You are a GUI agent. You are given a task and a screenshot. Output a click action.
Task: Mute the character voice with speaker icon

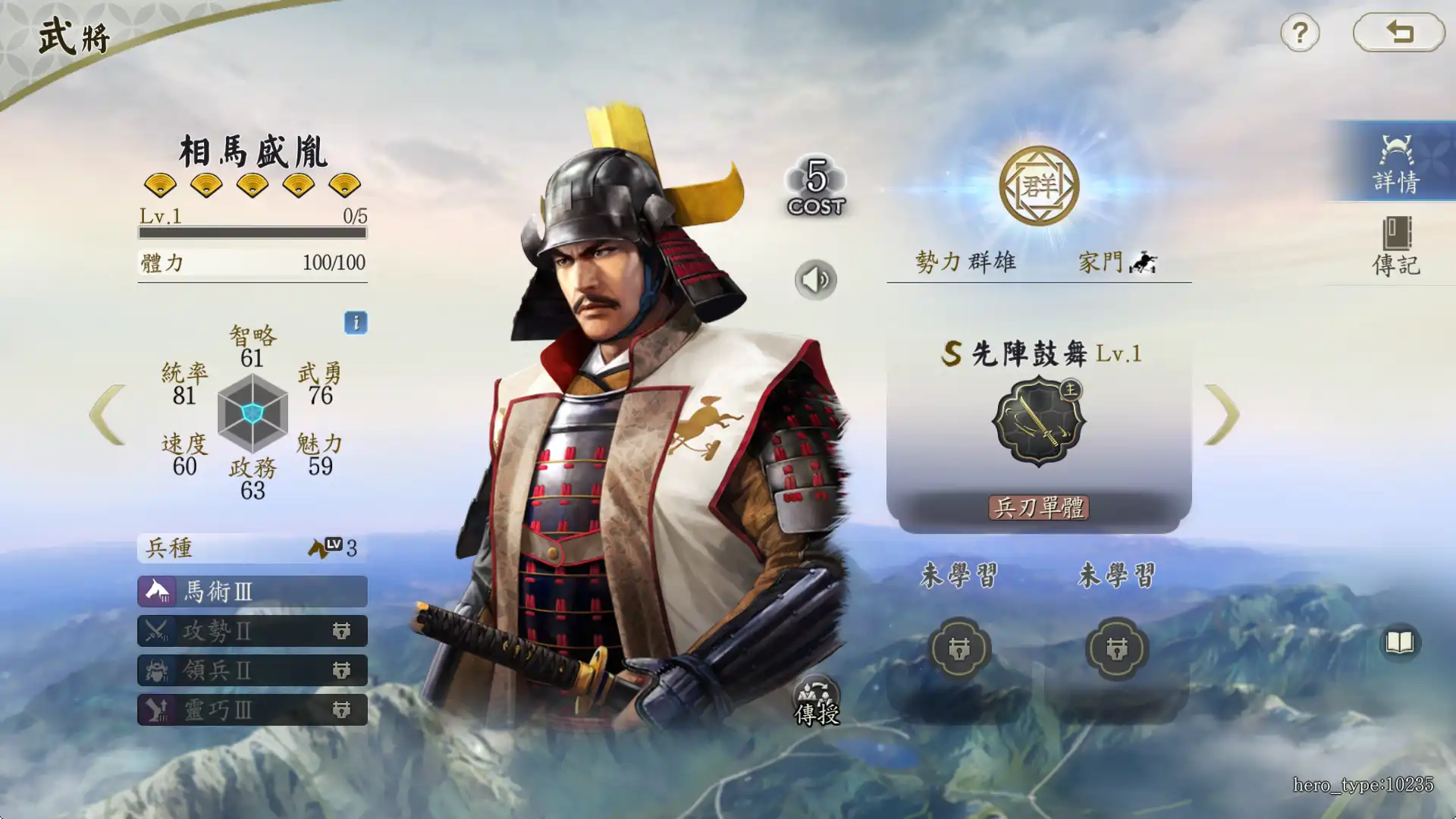[x=814, y=278]
